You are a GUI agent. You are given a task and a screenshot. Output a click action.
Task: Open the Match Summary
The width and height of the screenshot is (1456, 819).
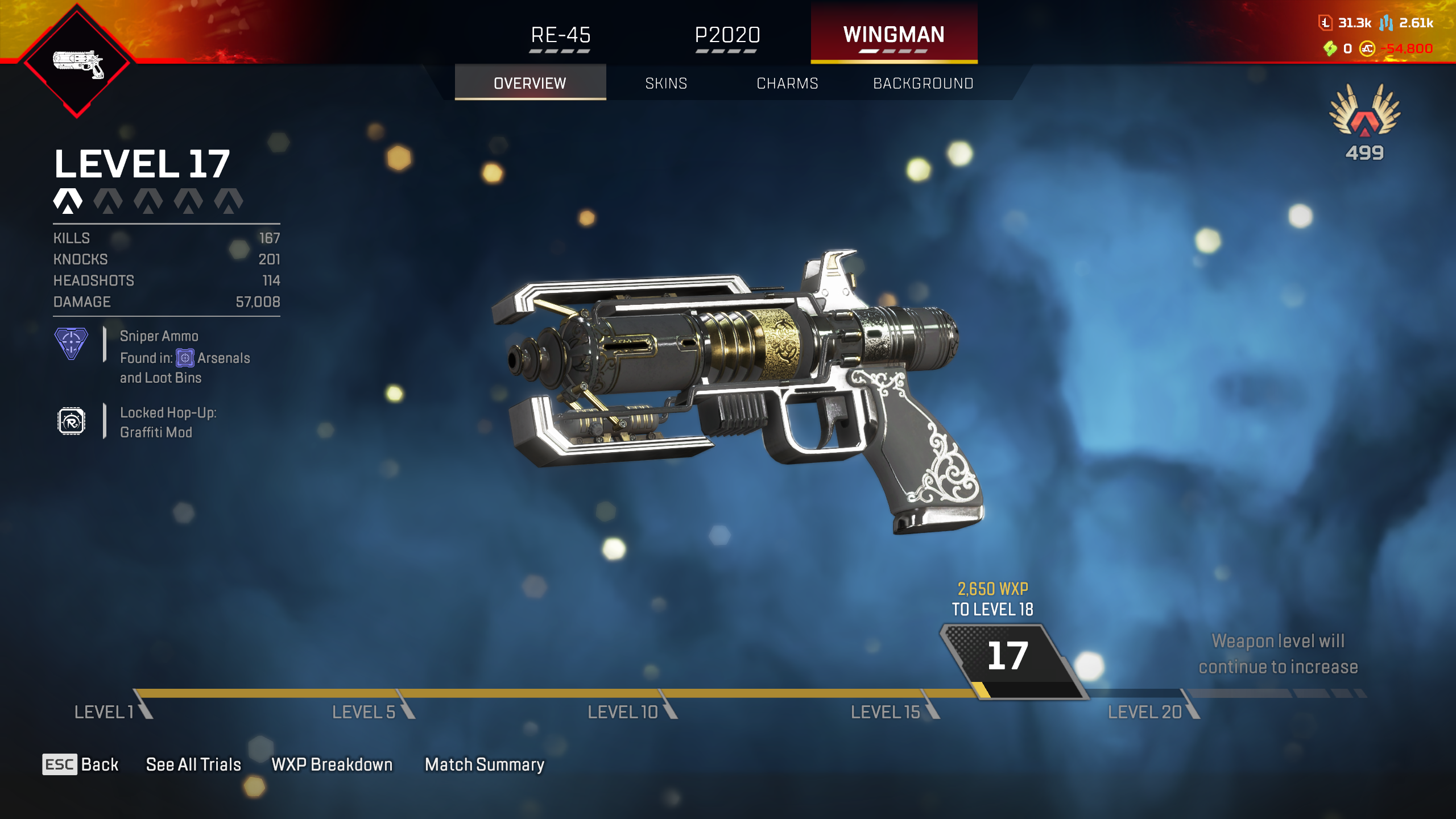coord(485,764)
